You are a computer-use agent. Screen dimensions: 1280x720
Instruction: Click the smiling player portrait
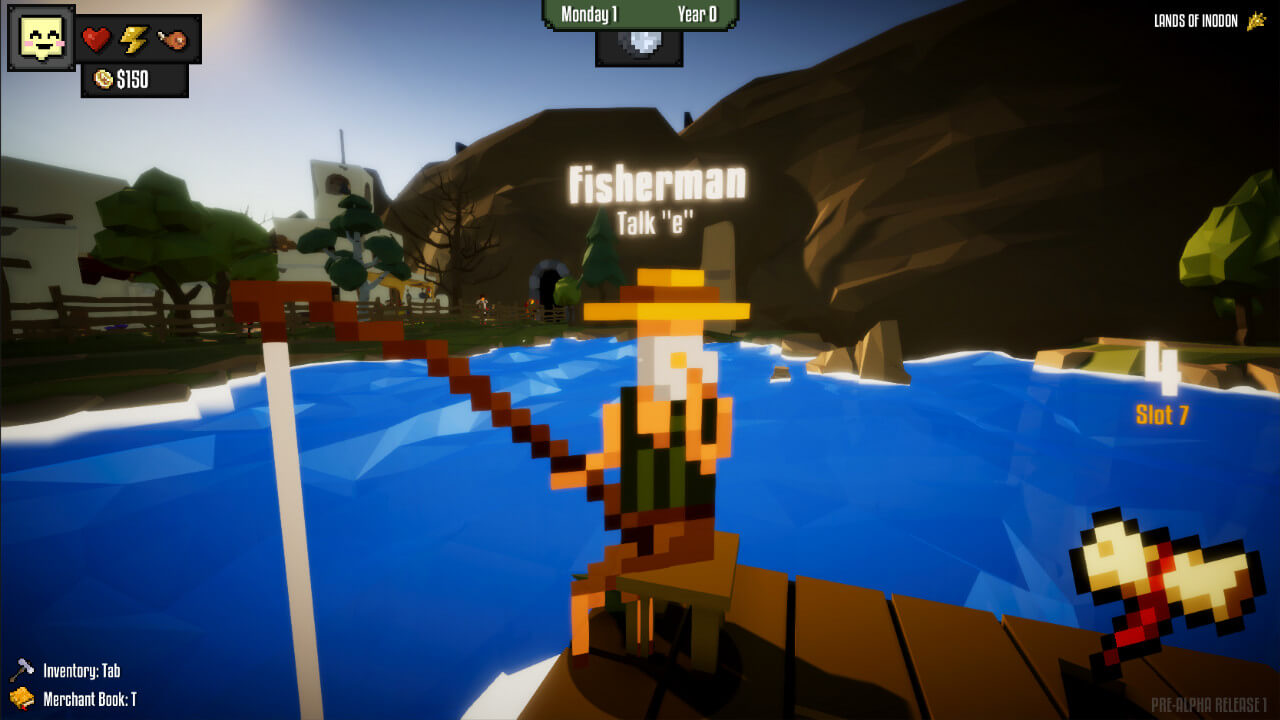click(x=41, y=38)
